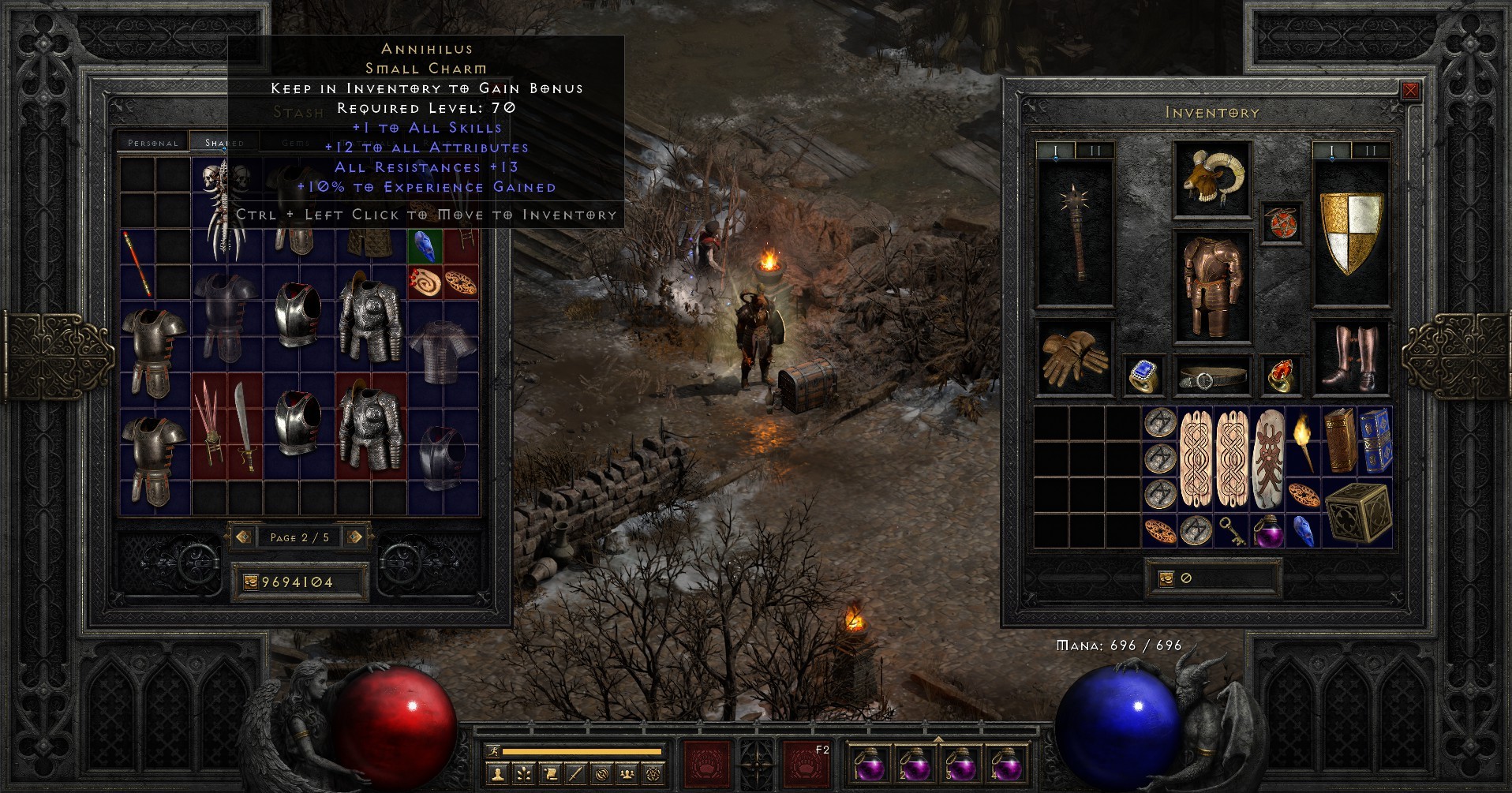
Task: Click the stash gold amount field
Action: tap(300, 582)
